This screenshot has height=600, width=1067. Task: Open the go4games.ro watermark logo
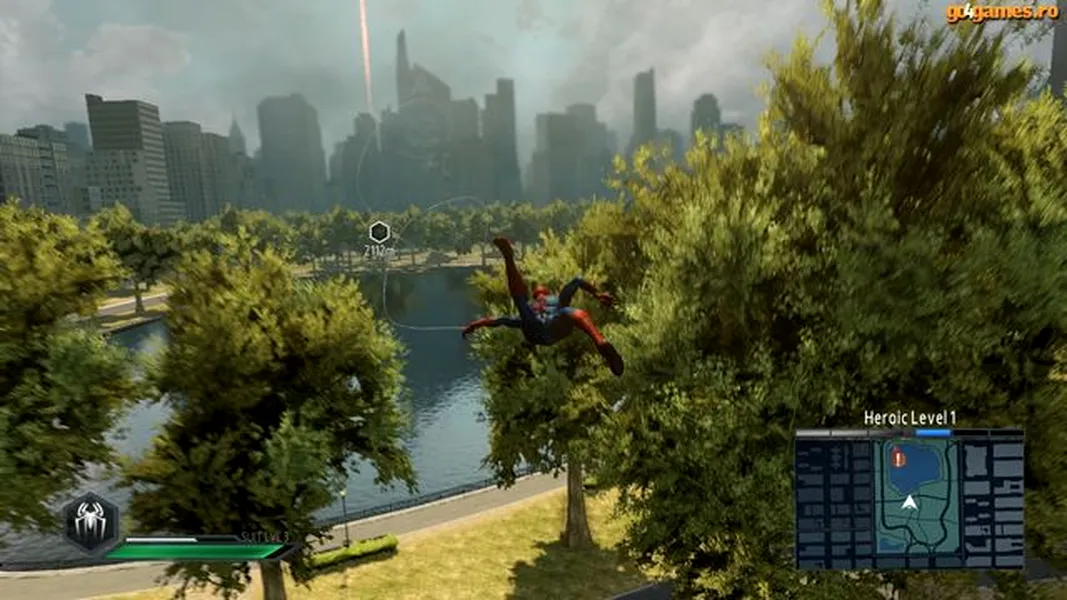pos(1002,12)
